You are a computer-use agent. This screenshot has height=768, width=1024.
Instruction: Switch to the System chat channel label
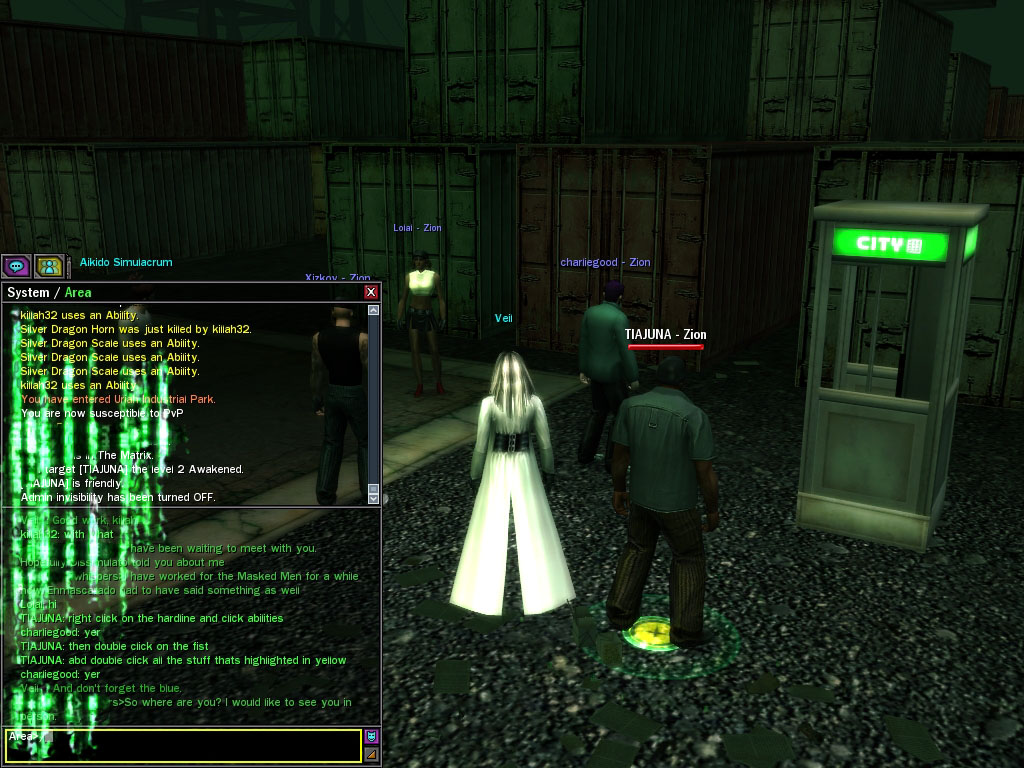pyautogui.click(x=28, y=293)
